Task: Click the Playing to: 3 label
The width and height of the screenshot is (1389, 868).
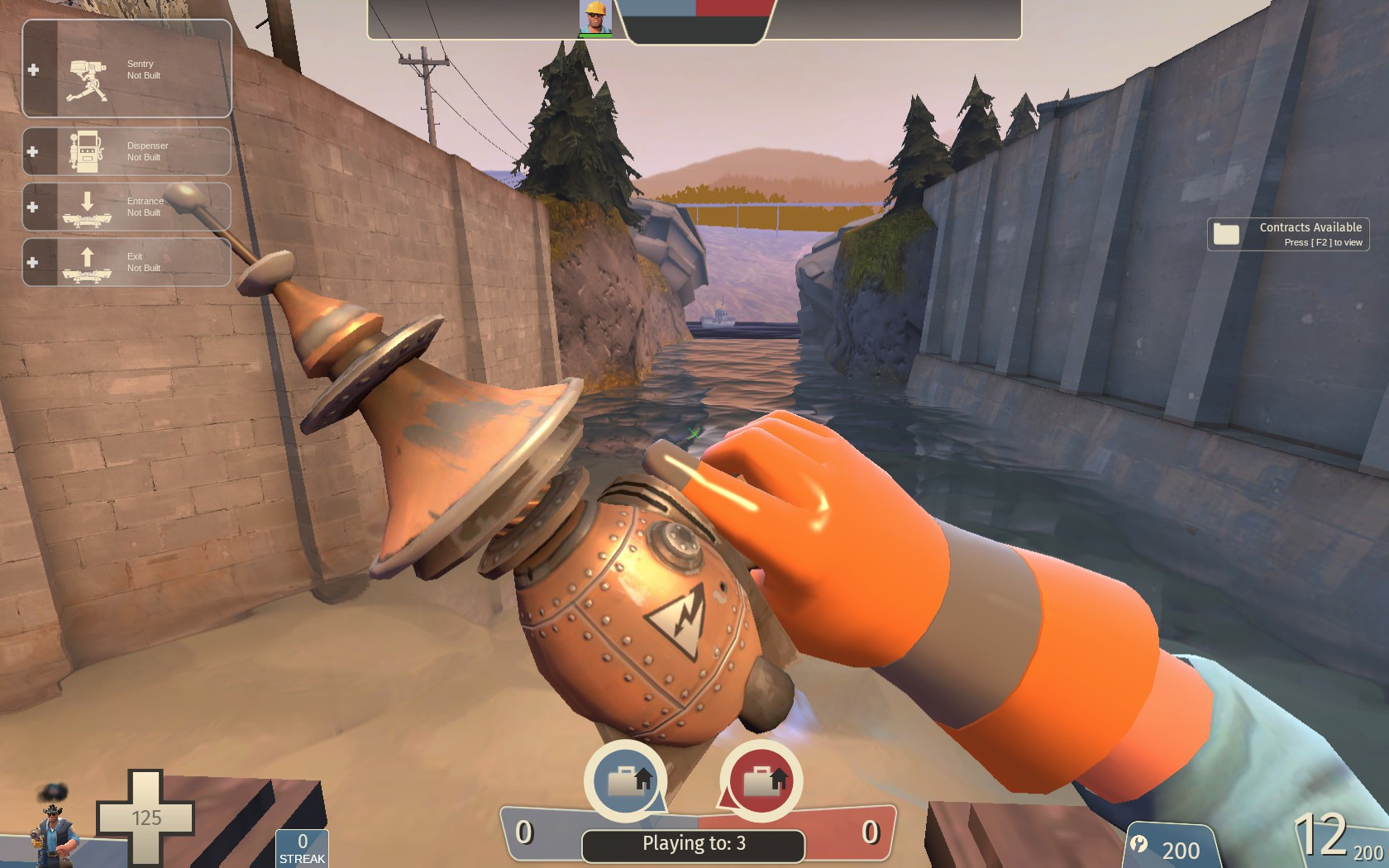Action: click(694, 844)
